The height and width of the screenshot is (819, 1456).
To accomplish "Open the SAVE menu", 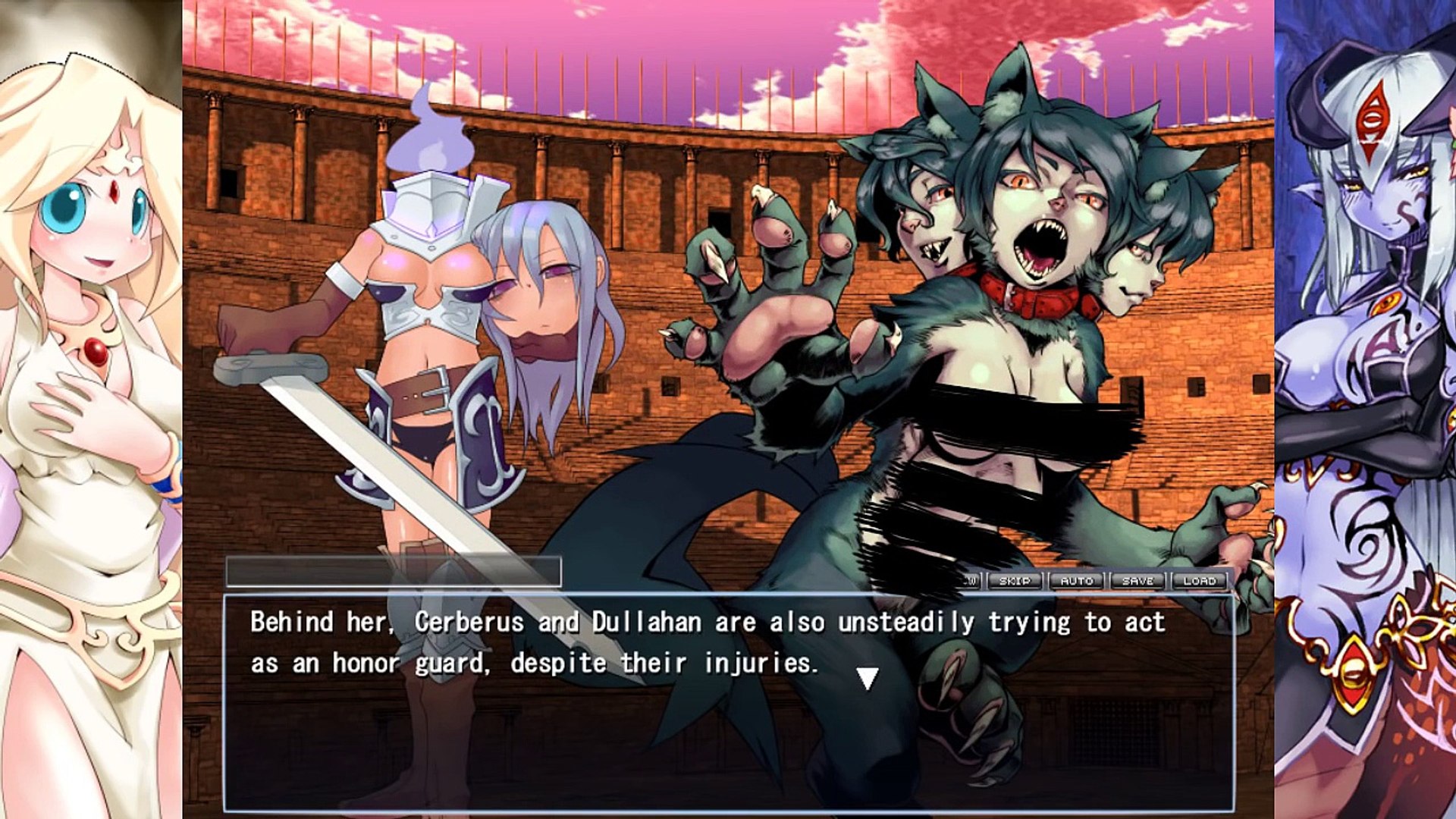I will click(x=1137, y=581).
